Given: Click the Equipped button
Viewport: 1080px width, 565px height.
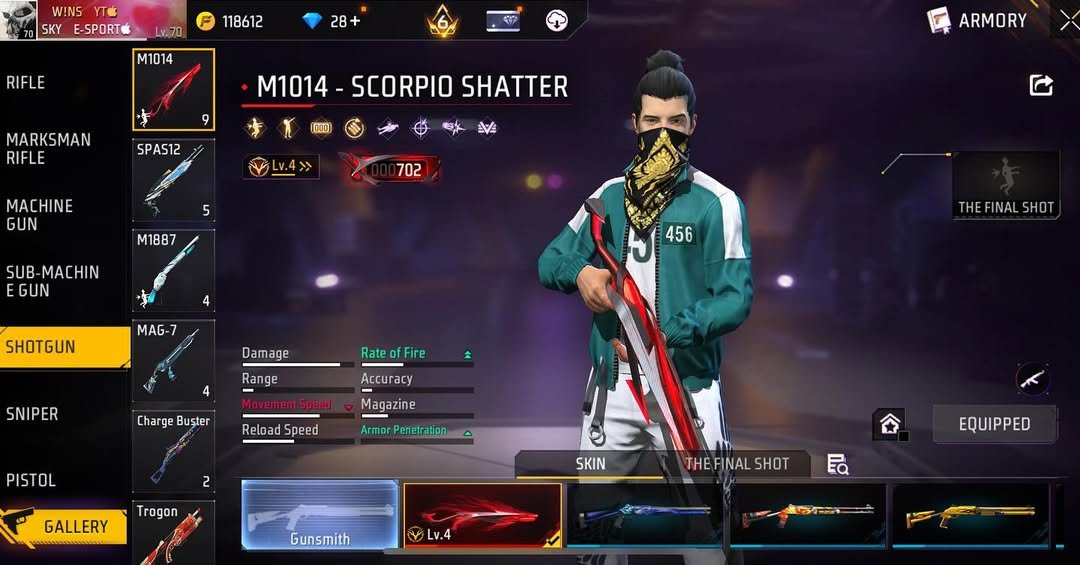Looking at the screenshot, I should point(994,424).
